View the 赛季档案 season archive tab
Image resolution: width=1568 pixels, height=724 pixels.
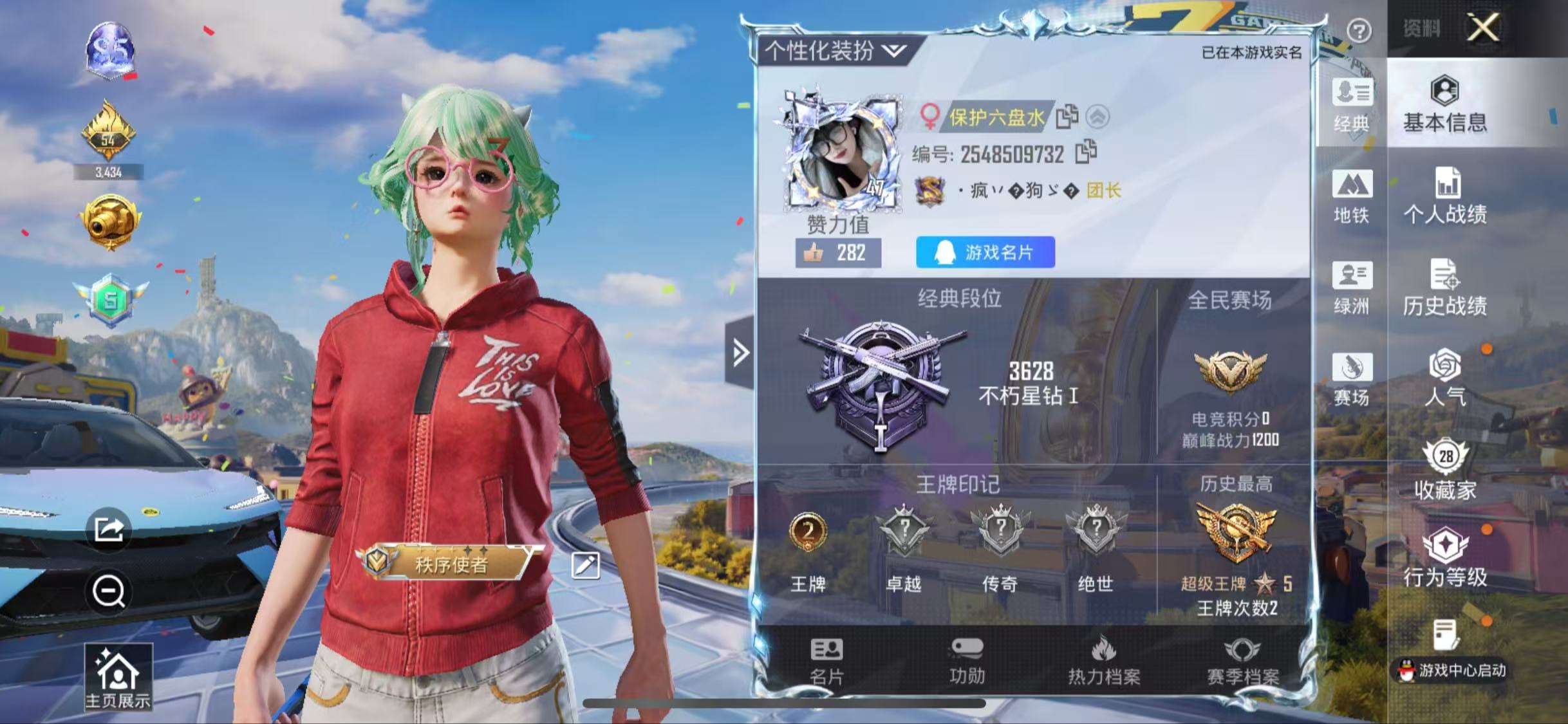[1242, 662]
